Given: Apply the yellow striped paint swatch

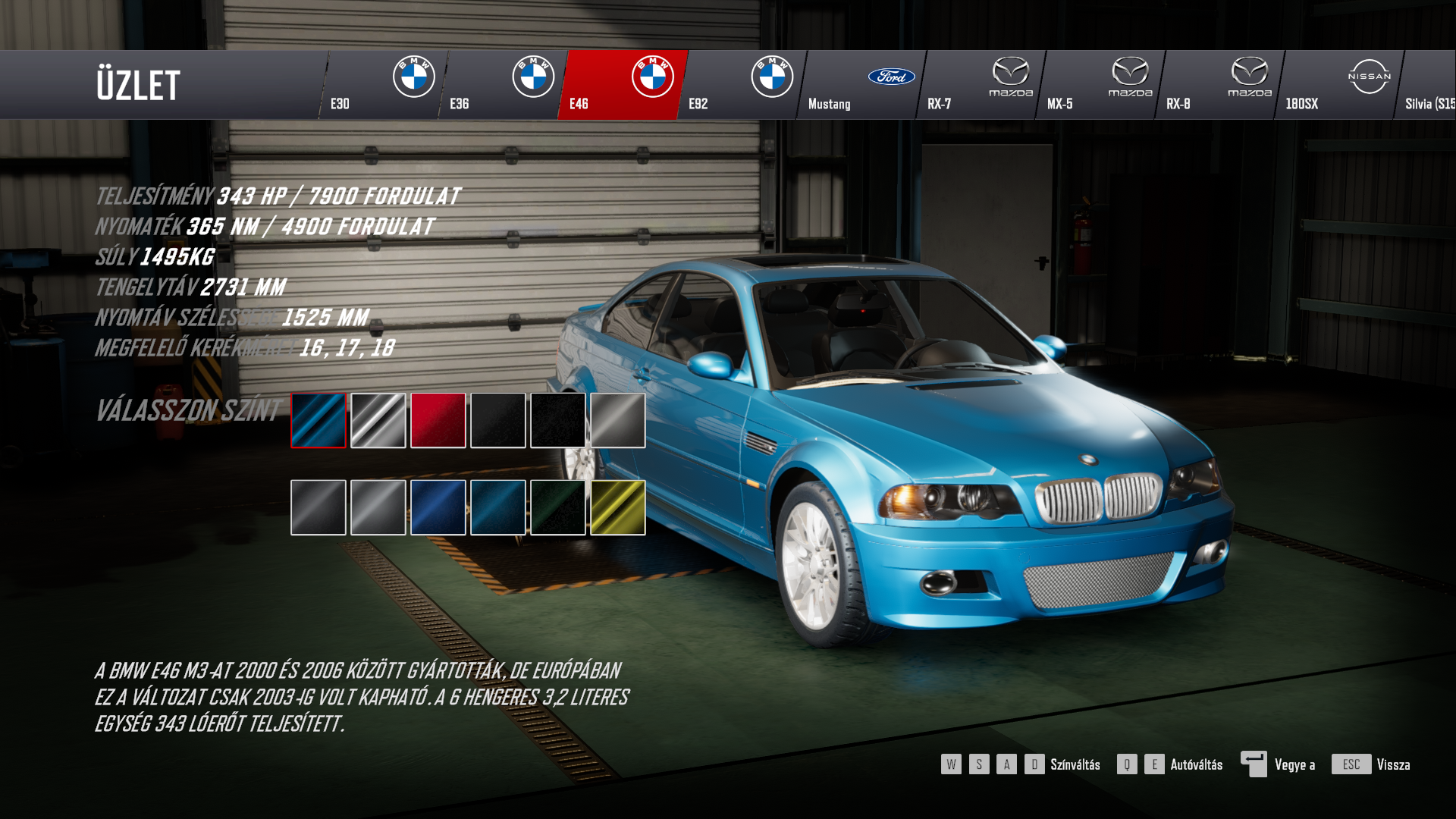Looking at the screenshot, I should pos(618,507).
